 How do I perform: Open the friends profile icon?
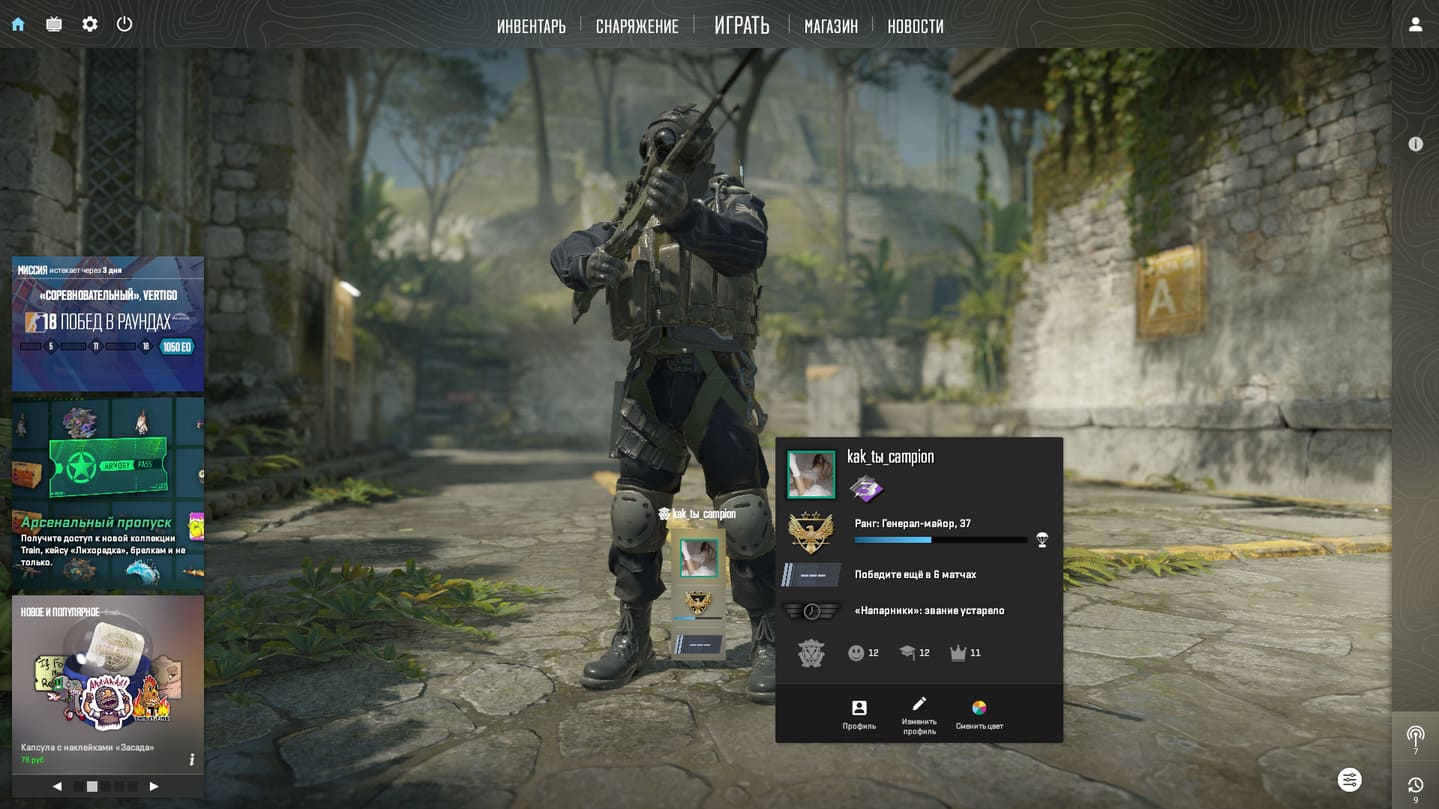tap(1415, 24)
